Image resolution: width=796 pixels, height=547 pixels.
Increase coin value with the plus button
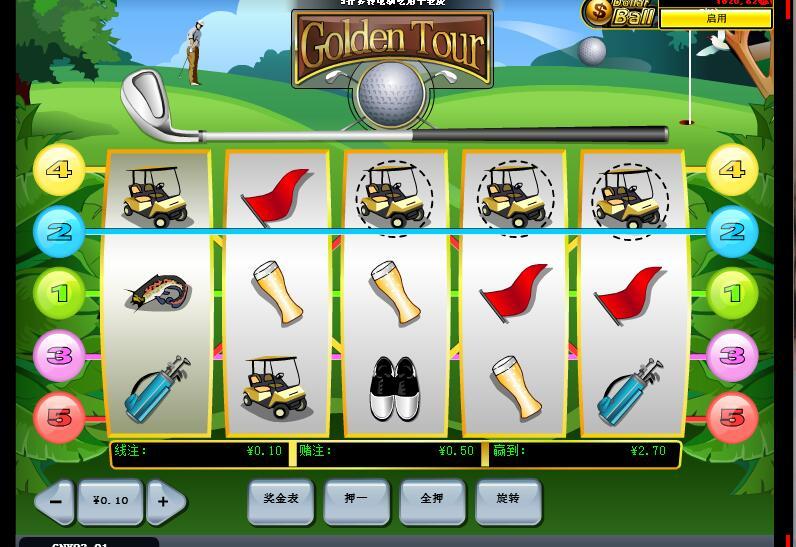click(165, 501)
